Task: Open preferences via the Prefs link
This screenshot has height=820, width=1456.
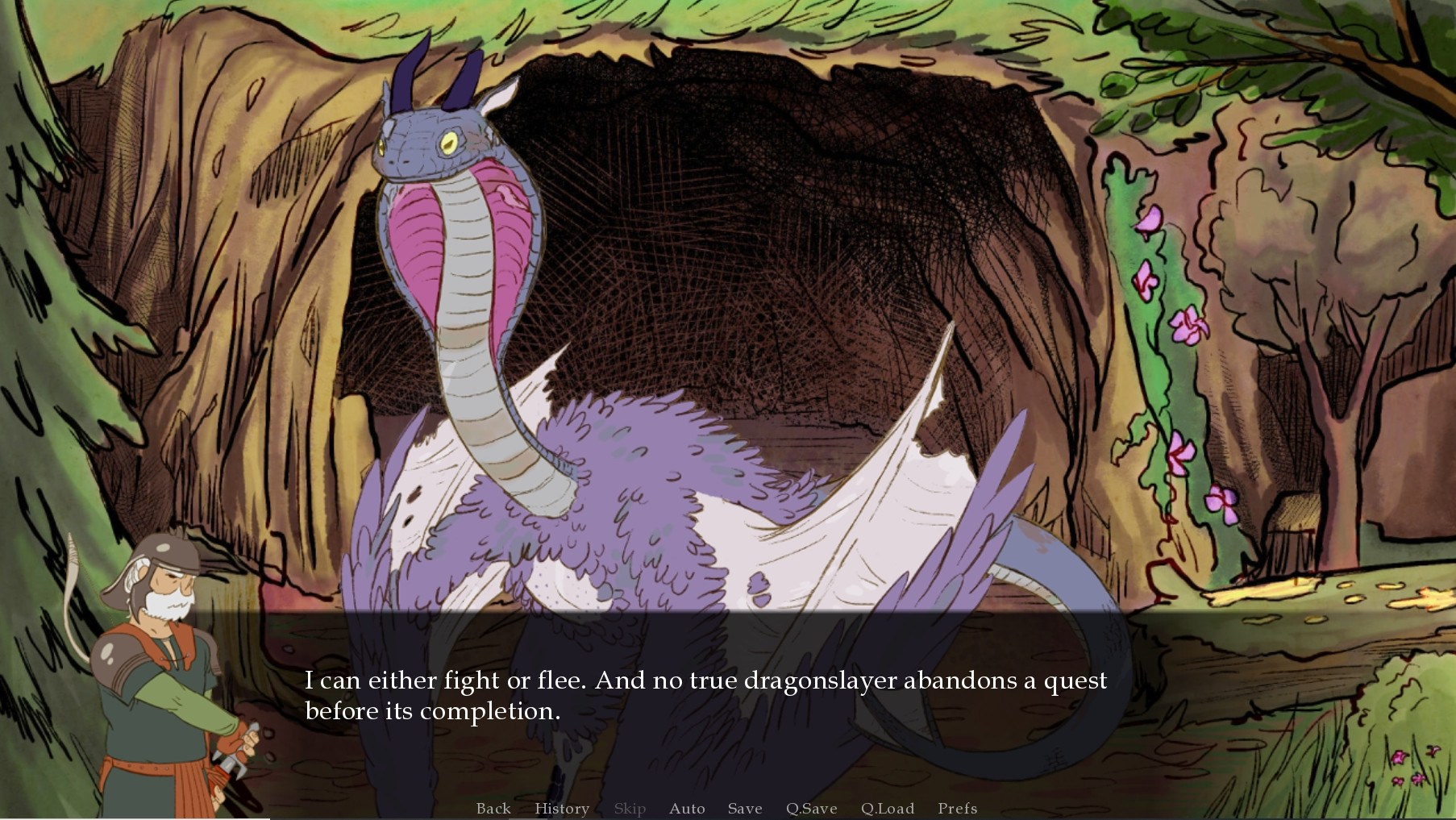Action: pyautogui.click(x=956, y=809)
